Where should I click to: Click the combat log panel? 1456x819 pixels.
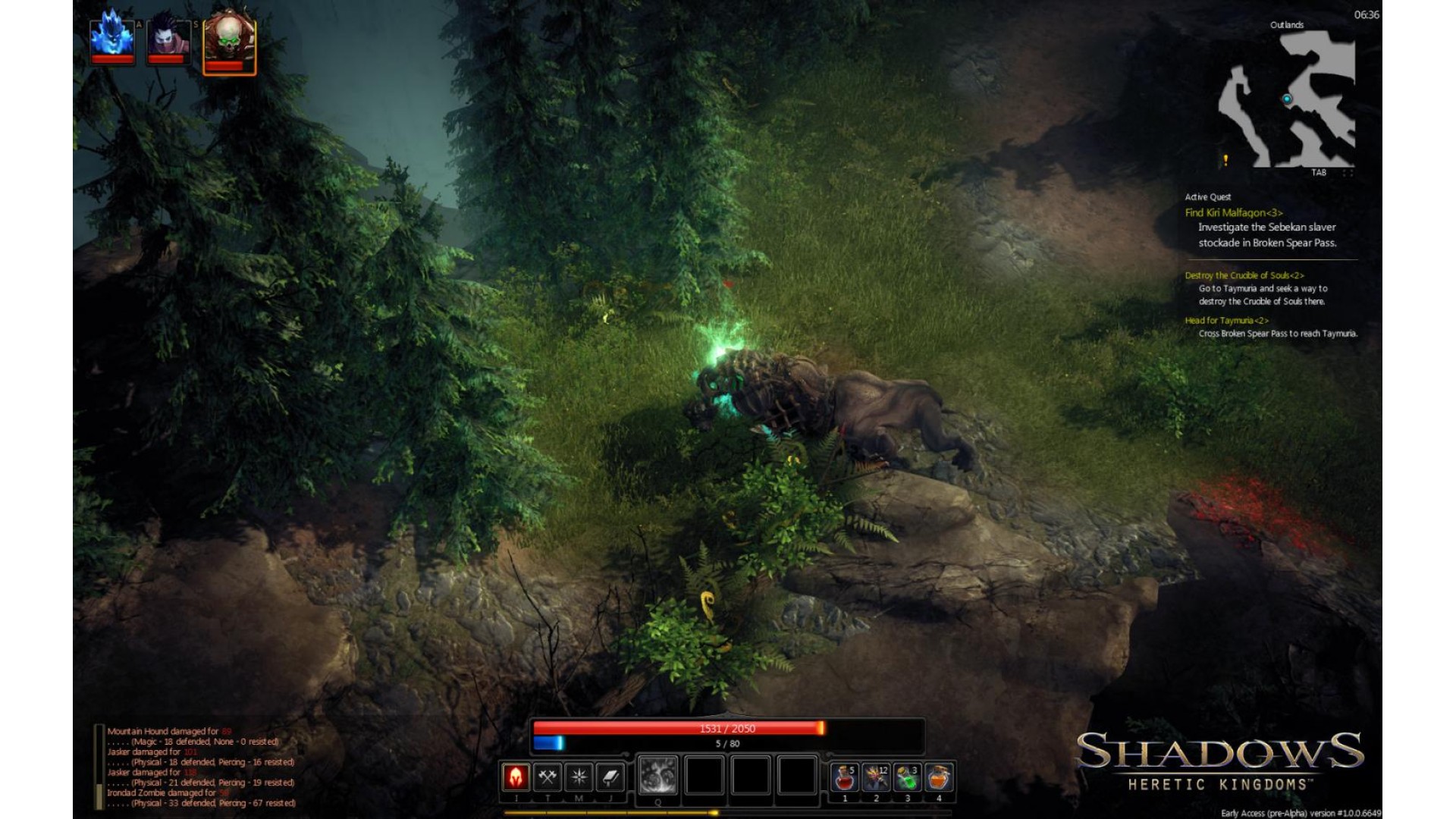[x=201, y=767]
